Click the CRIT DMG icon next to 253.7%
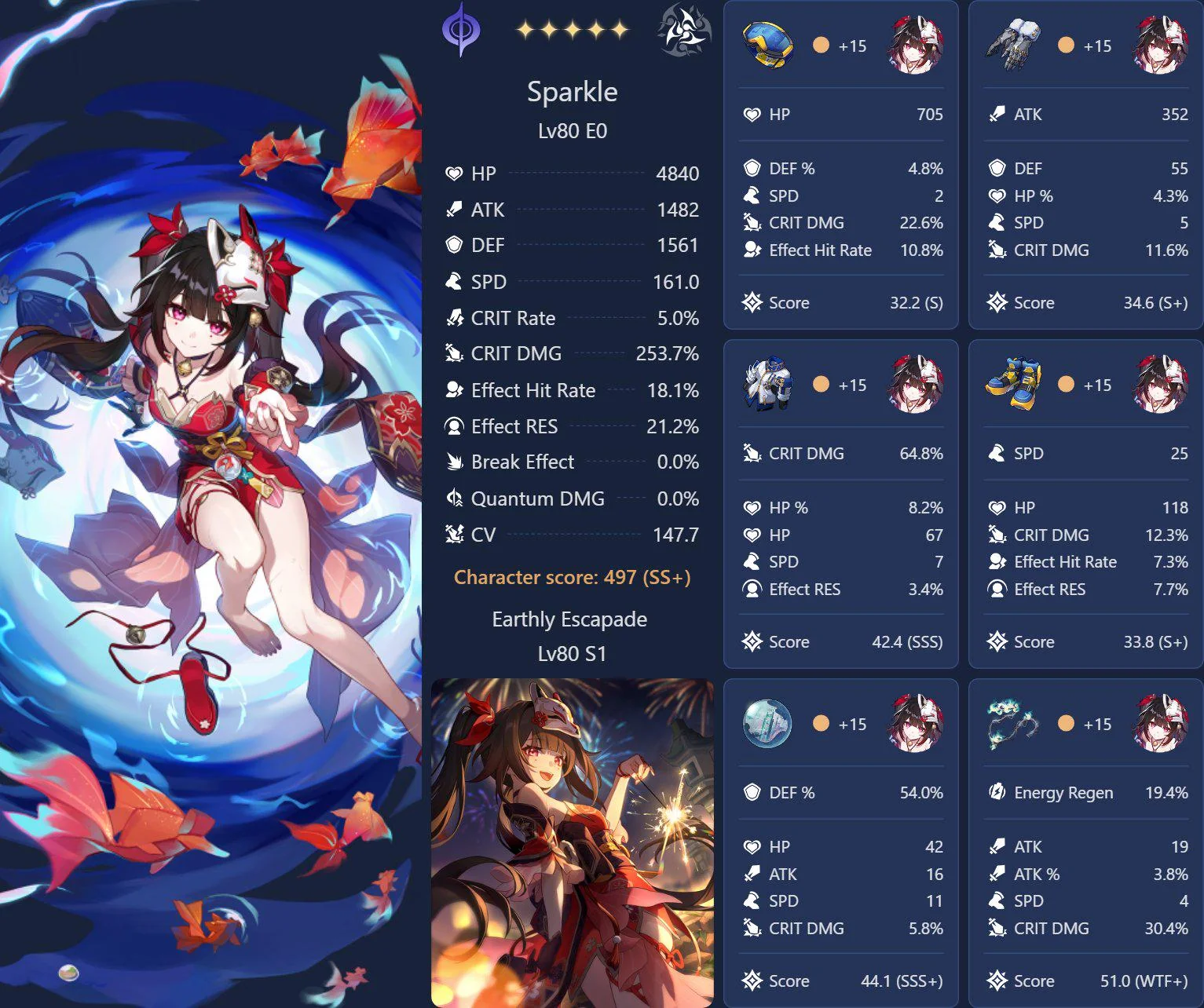Screen dimensions: 1204x1008 tap(455, 353)
